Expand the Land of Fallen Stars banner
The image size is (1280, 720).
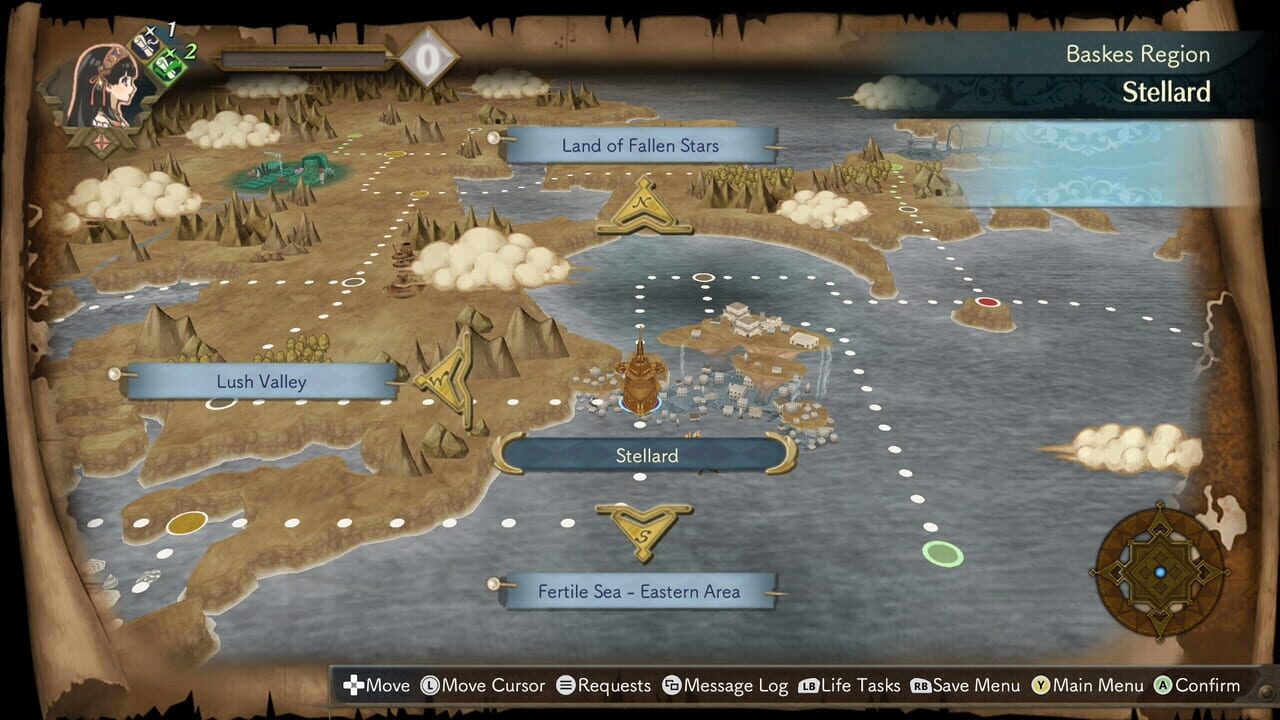tap(640, 146)
